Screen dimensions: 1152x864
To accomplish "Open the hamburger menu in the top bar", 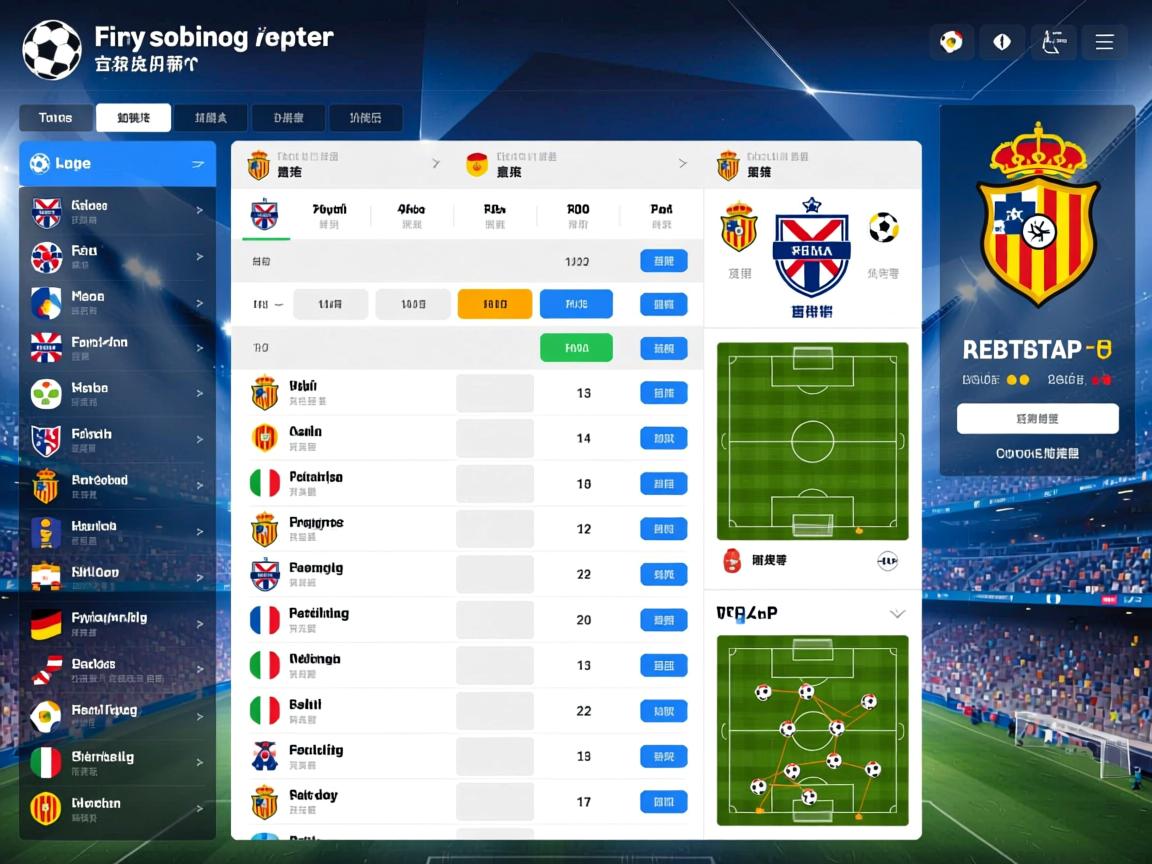I will (1104, 42).
